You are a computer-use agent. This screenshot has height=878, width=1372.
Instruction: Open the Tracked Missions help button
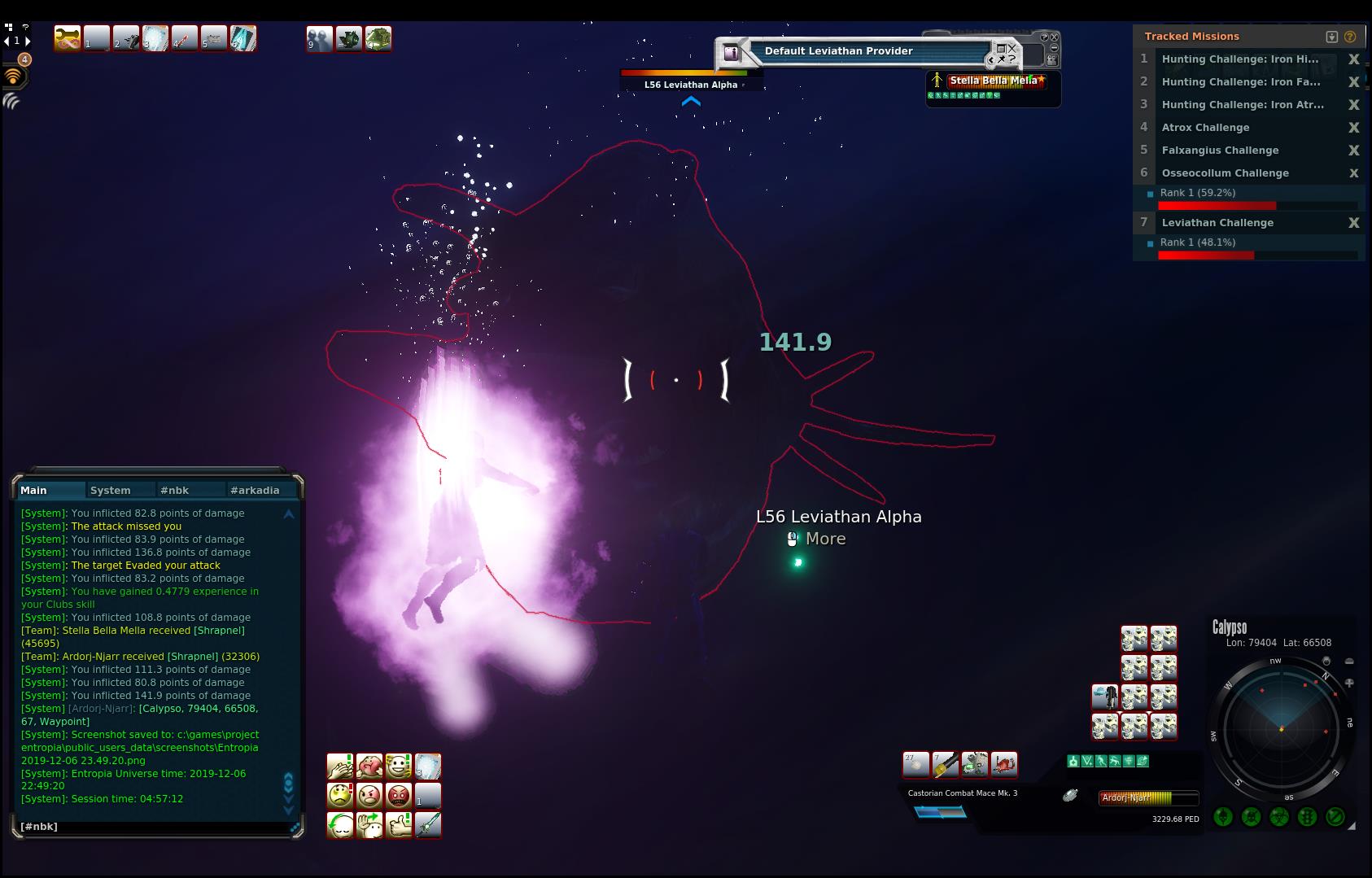pos(1350,37)
